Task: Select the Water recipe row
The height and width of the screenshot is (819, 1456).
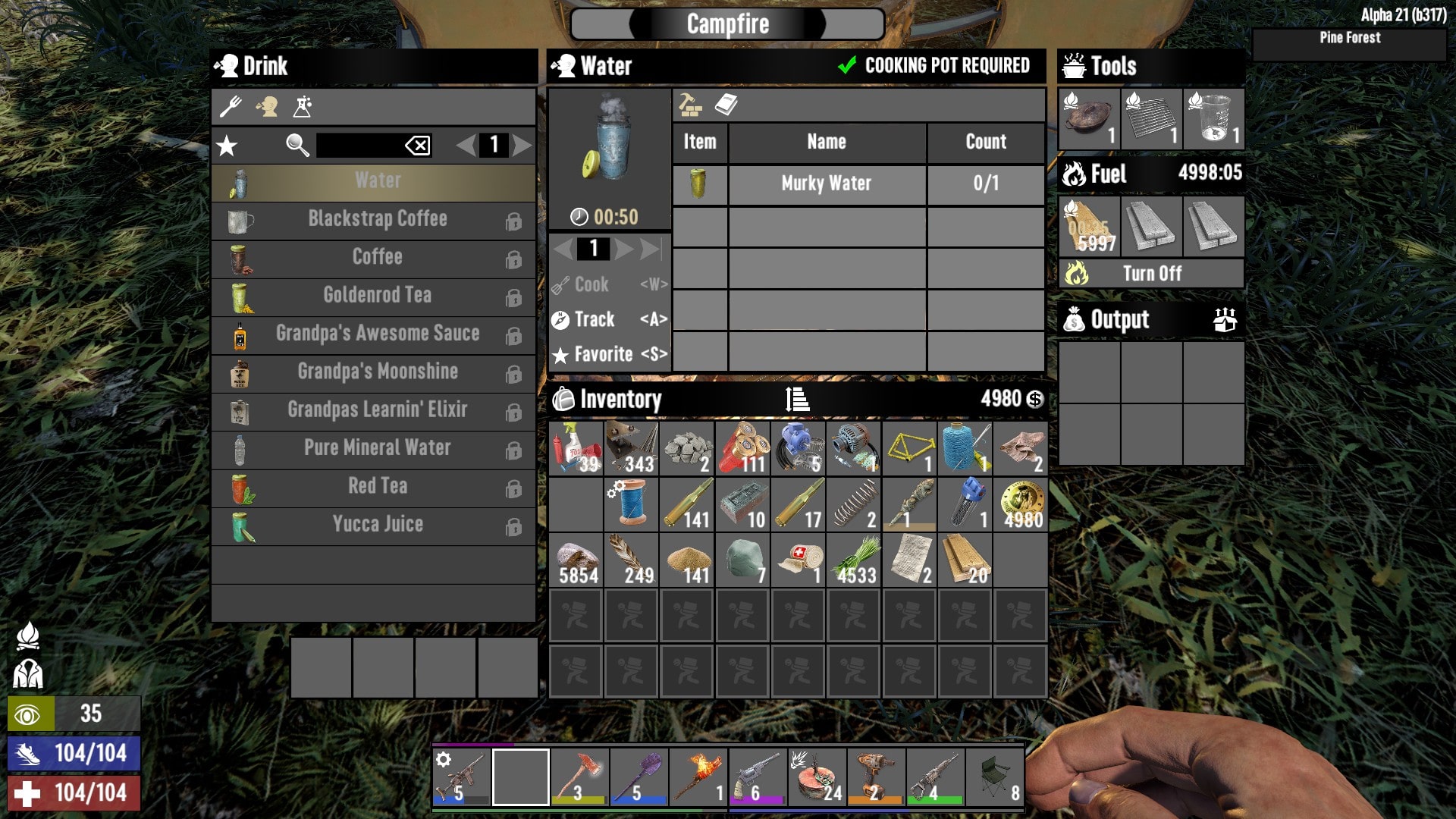Action: [377, 181]
